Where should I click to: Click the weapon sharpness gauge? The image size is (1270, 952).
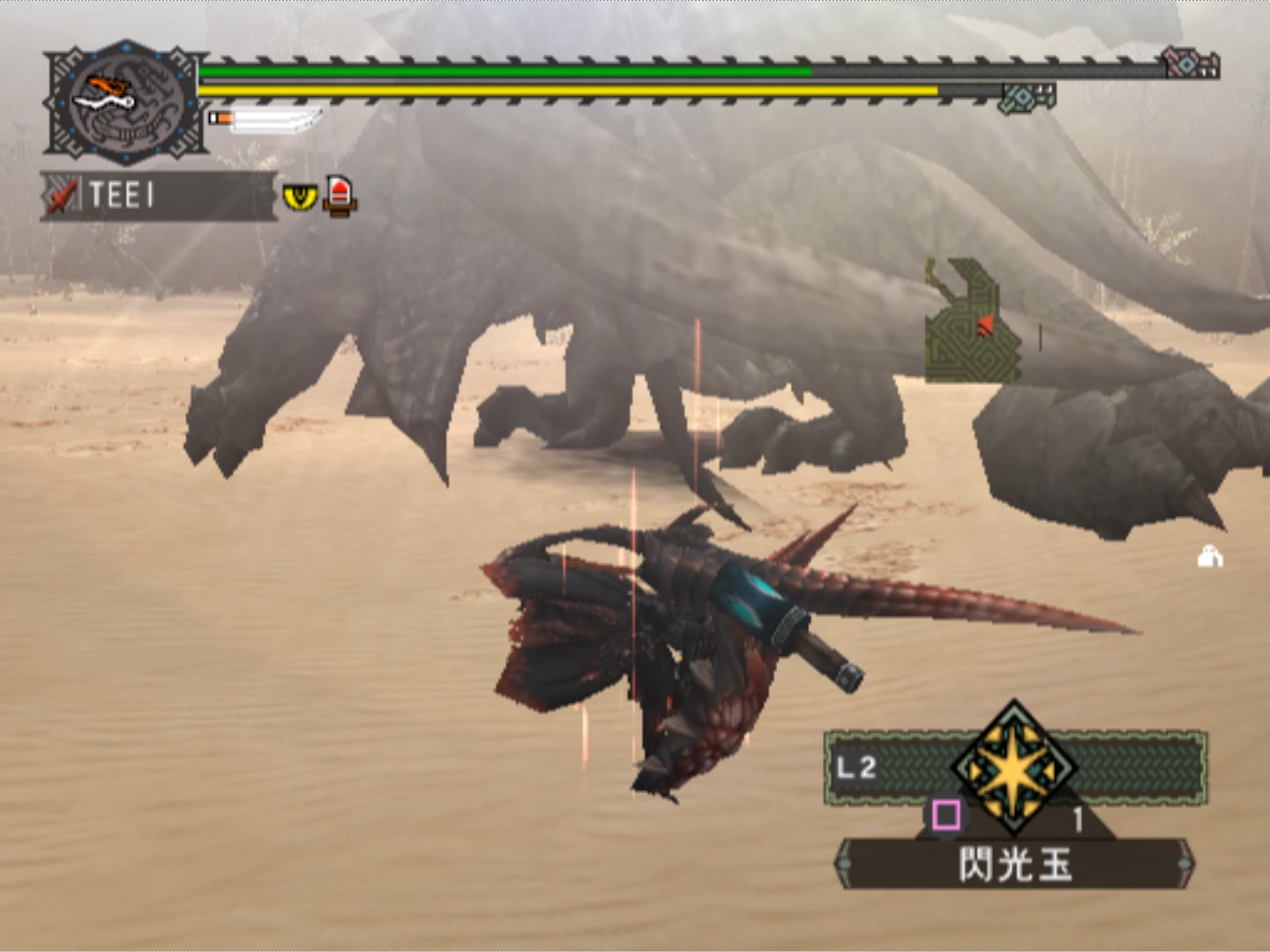266,119
